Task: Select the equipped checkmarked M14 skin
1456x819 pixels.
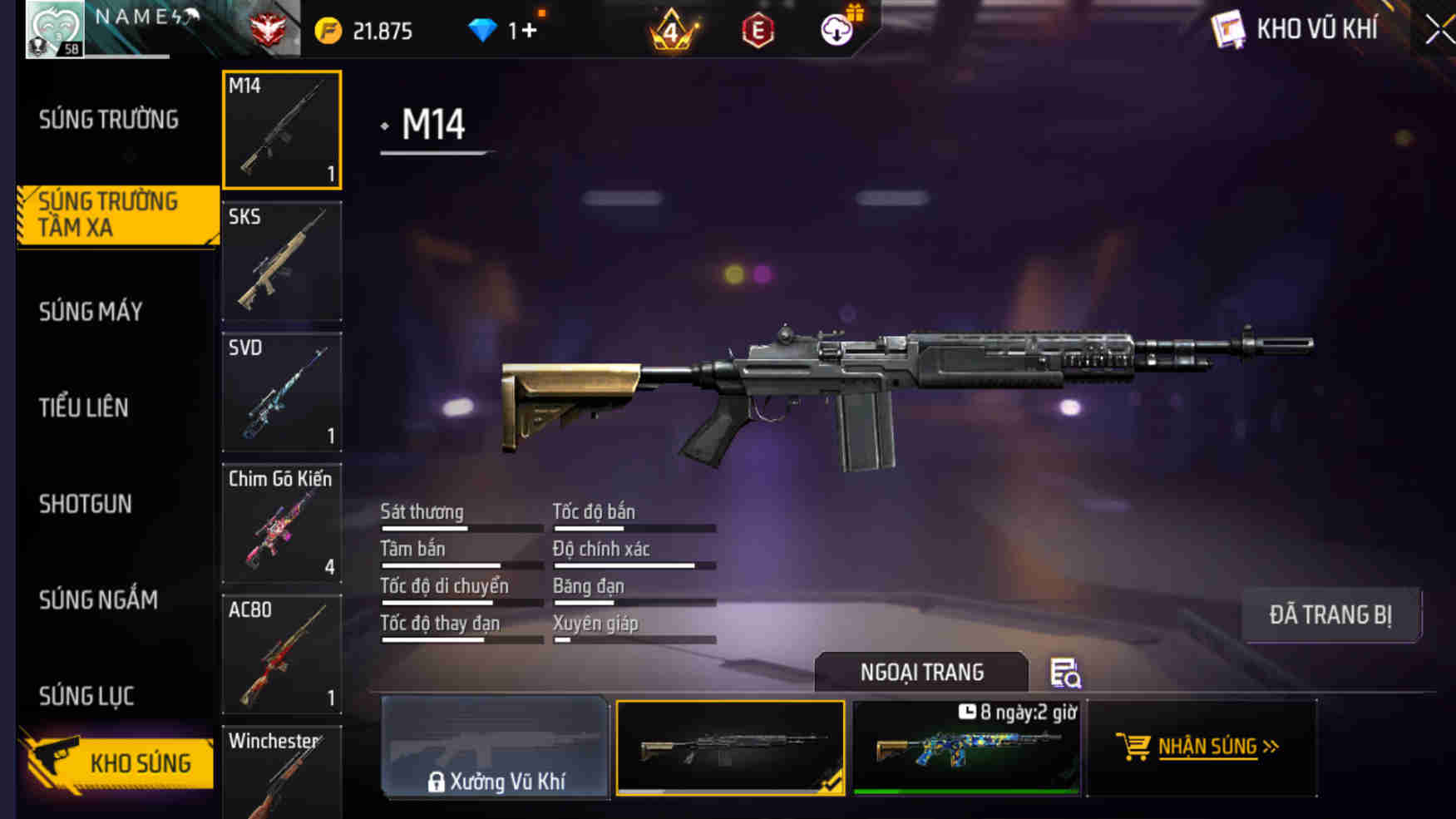Action: [732, 747]
